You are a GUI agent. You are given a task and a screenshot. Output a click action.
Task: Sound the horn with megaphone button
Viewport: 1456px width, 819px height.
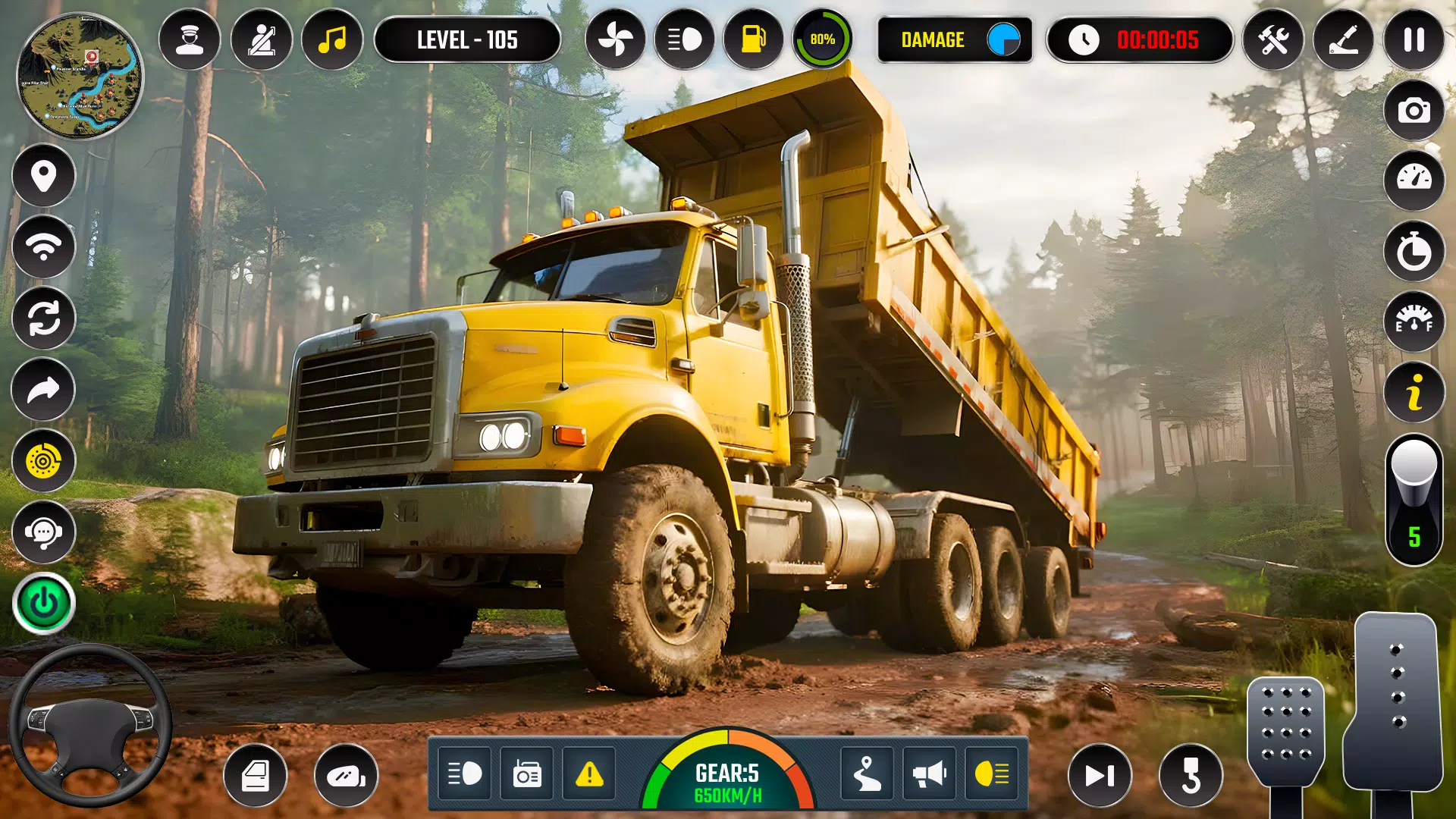[x=929, y=774]
